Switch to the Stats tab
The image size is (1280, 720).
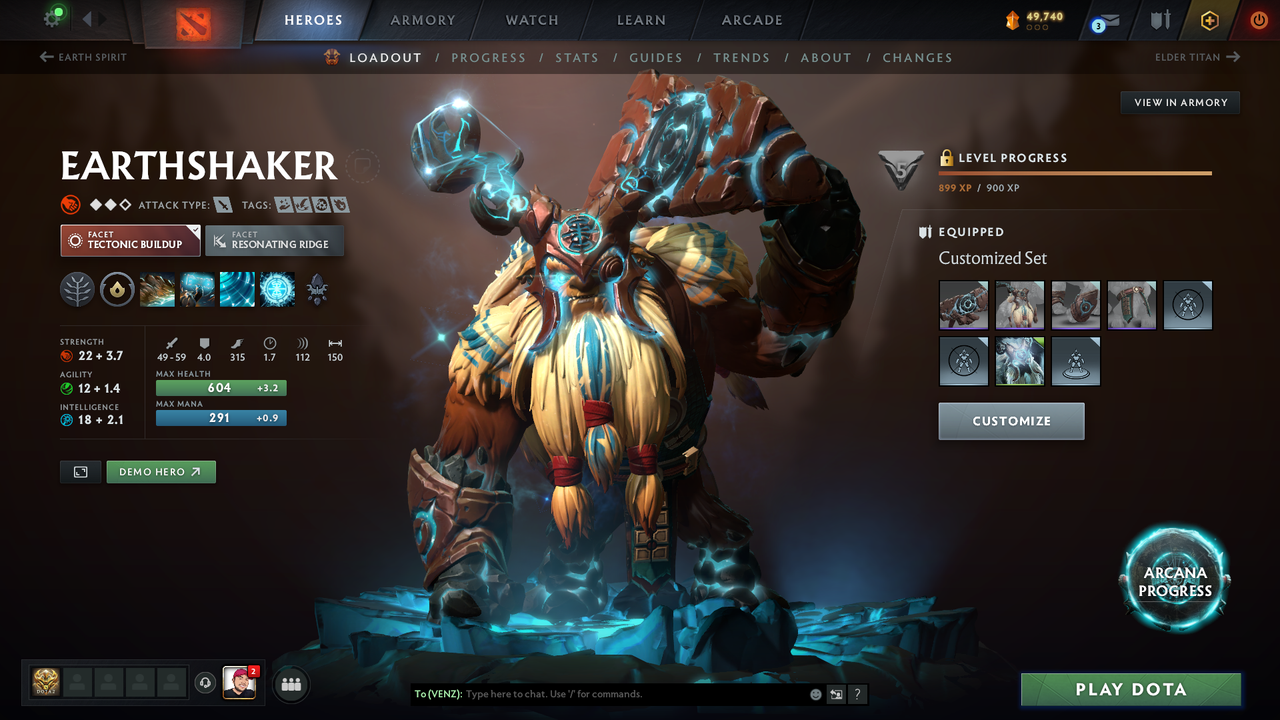coord(577,57)
